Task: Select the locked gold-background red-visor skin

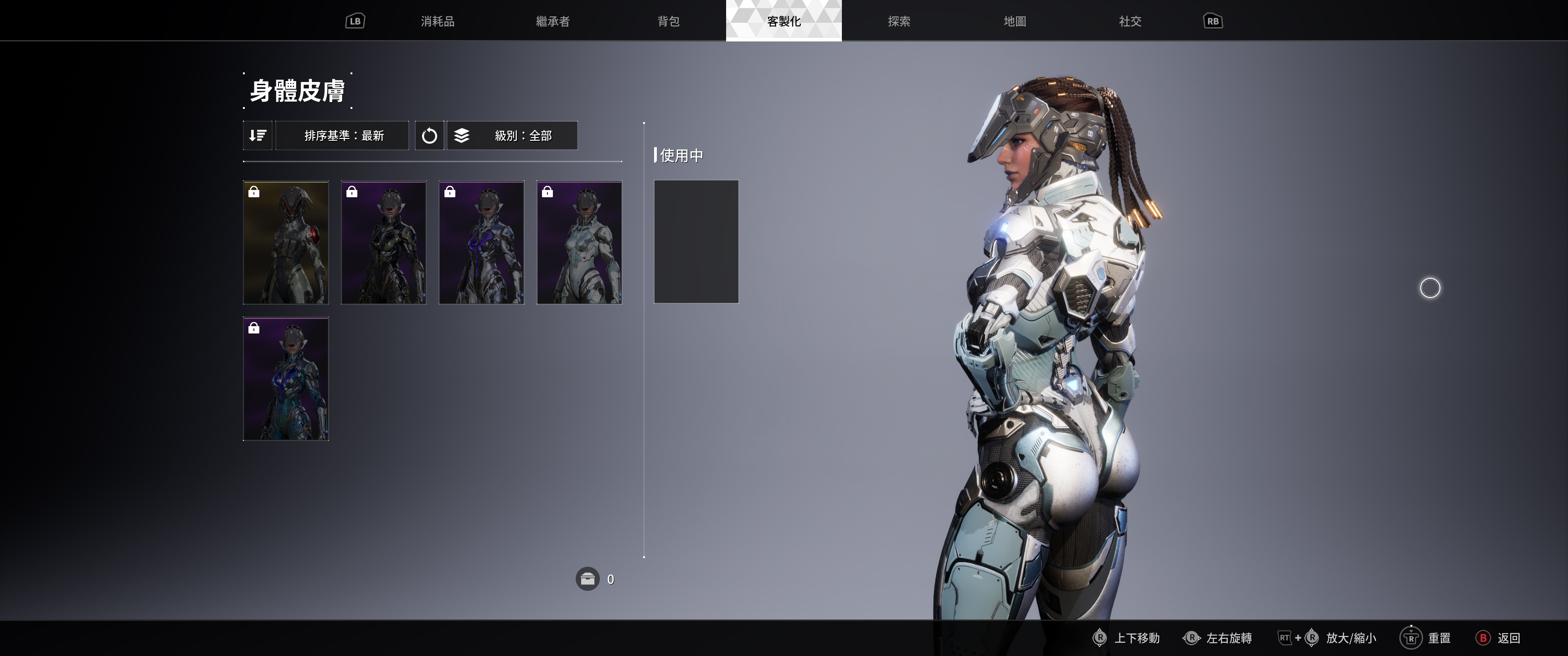Action: 286,242
